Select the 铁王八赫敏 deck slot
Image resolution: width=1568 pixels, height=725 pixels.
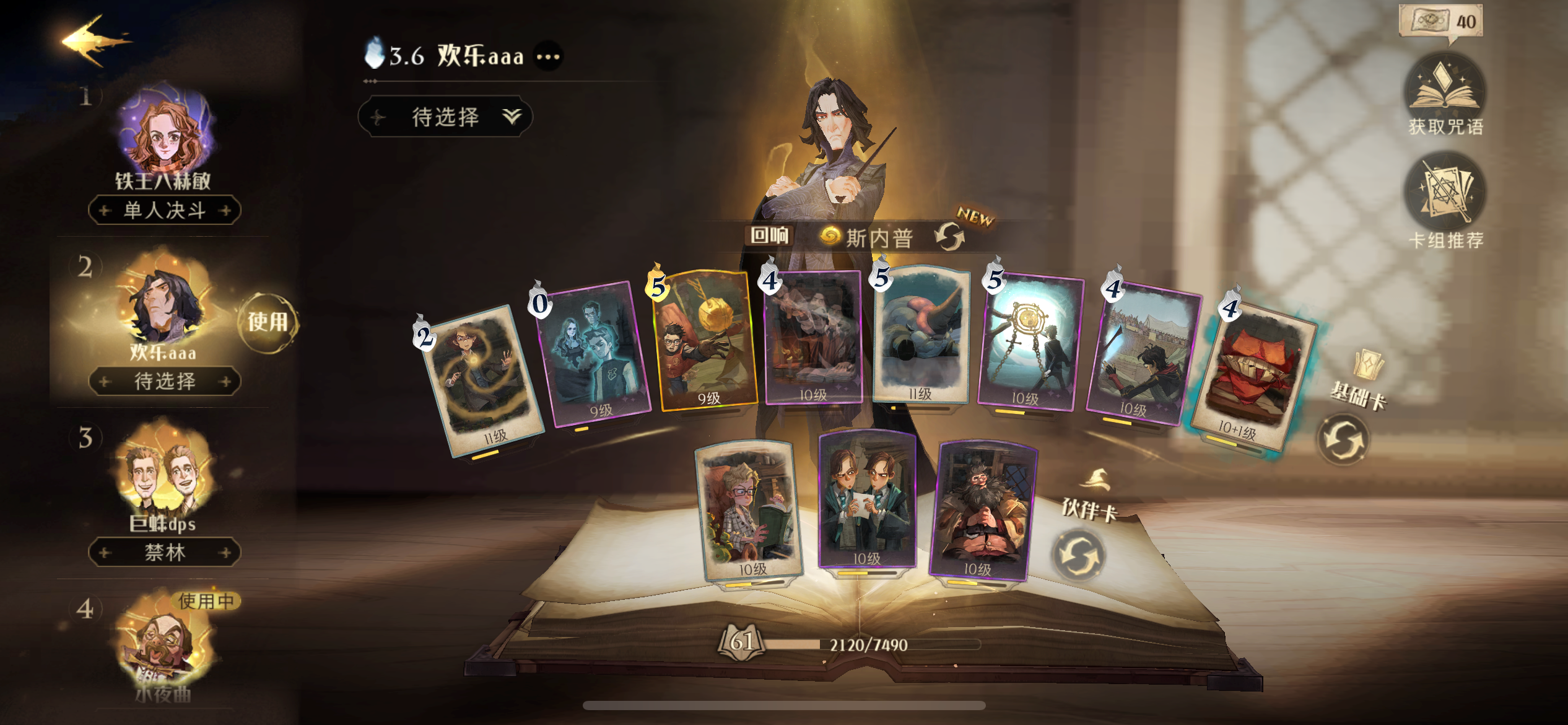(163, 135)
